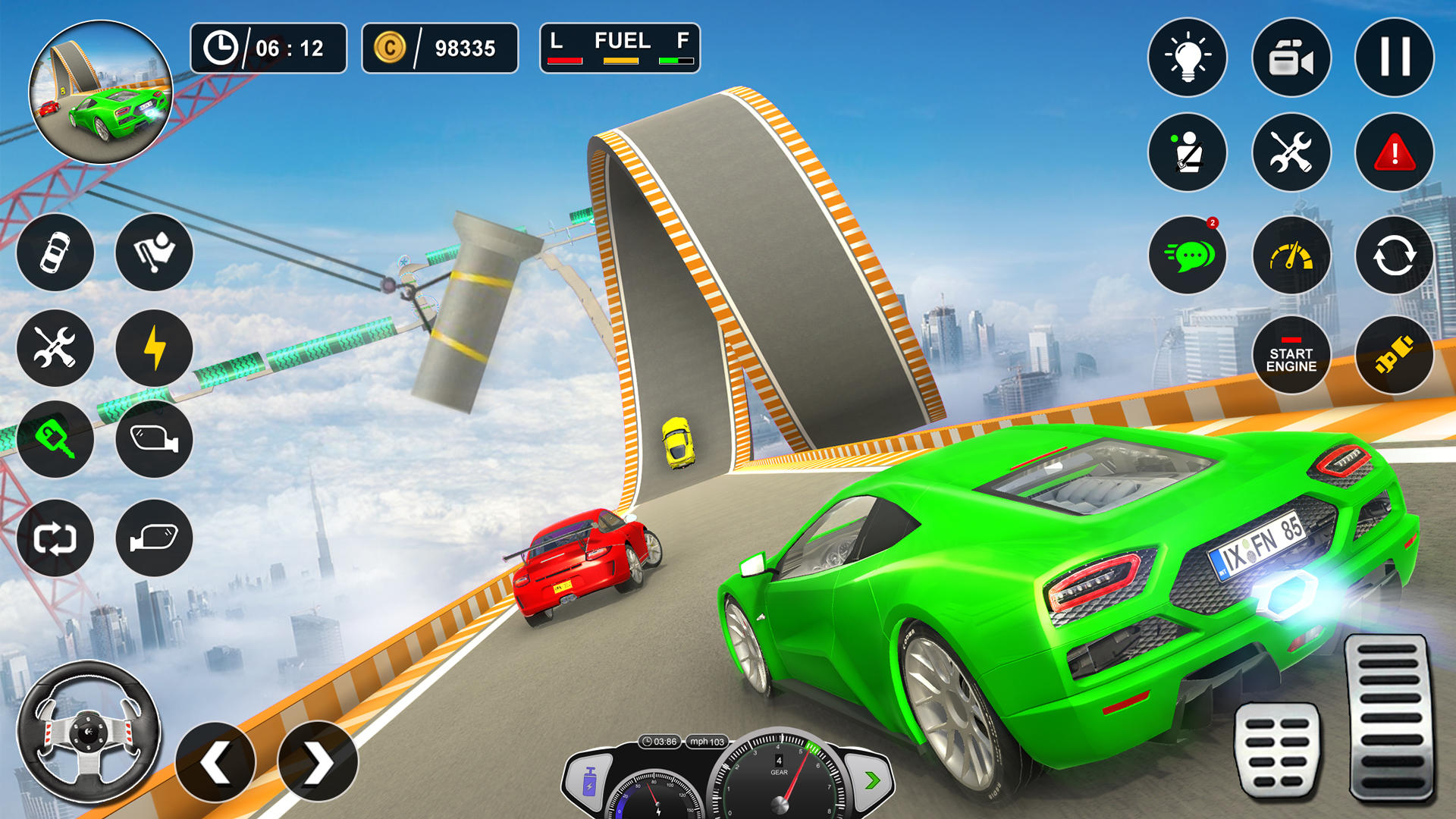Click the loop arrows button
This screenshot has height=819, width=1456.
tap(55, 538)
